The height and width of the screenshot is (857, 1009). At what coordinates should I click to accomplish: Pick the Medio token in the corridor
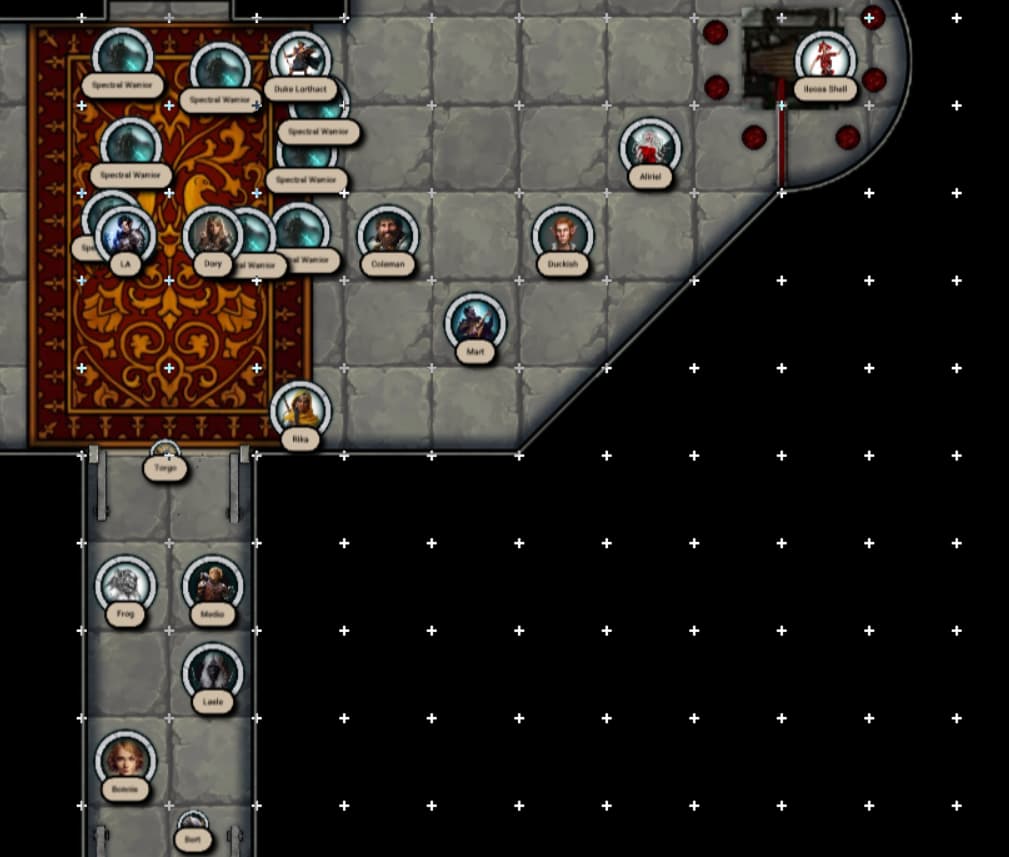click(x=213, y=584)
